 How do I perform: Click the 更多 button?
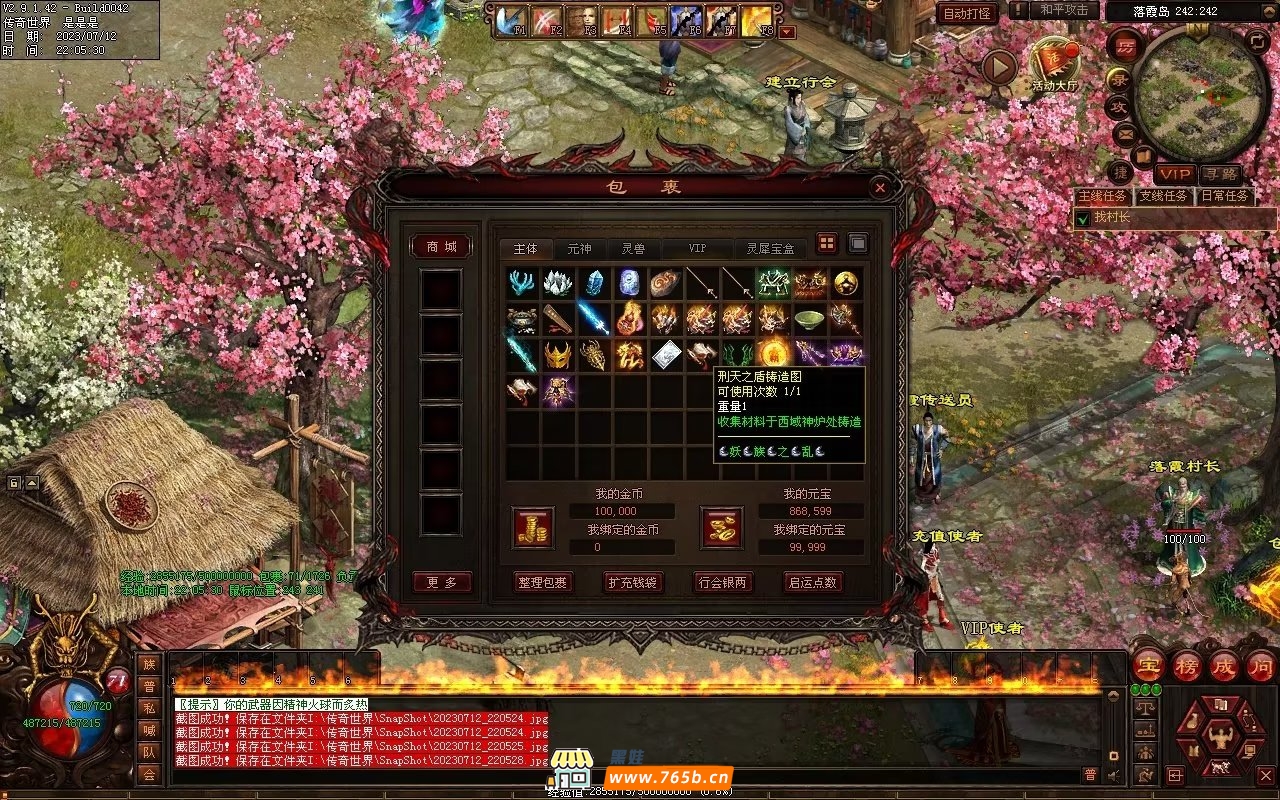click(441, 582)
